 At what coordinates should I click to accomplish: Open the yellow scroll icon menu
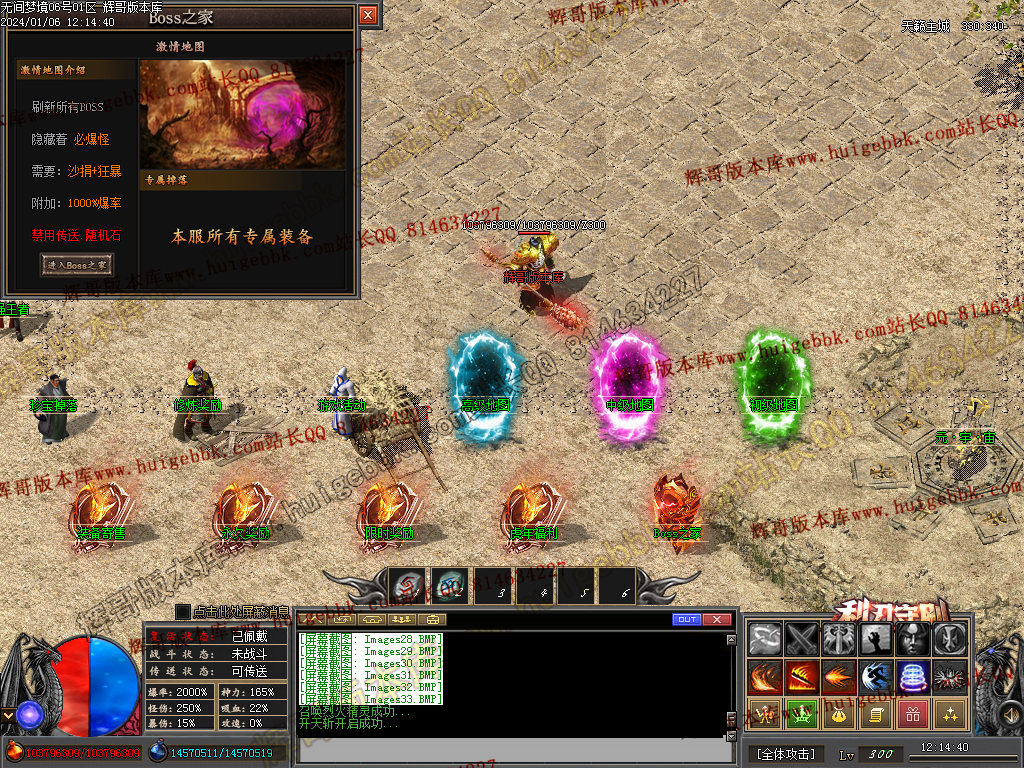876,714
